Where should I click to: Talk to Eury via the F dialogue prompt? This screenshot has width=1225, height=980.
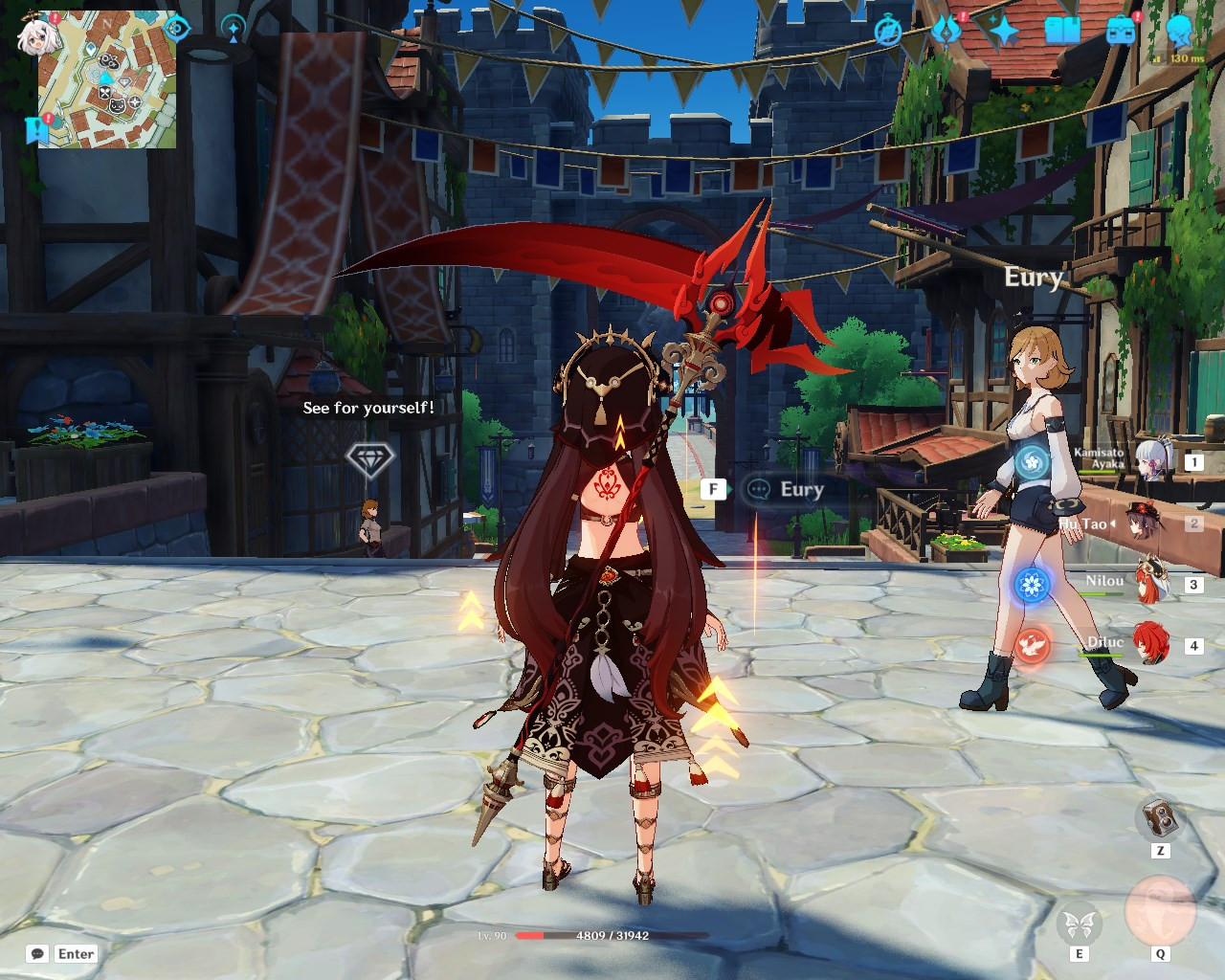(x=713, y=489)
